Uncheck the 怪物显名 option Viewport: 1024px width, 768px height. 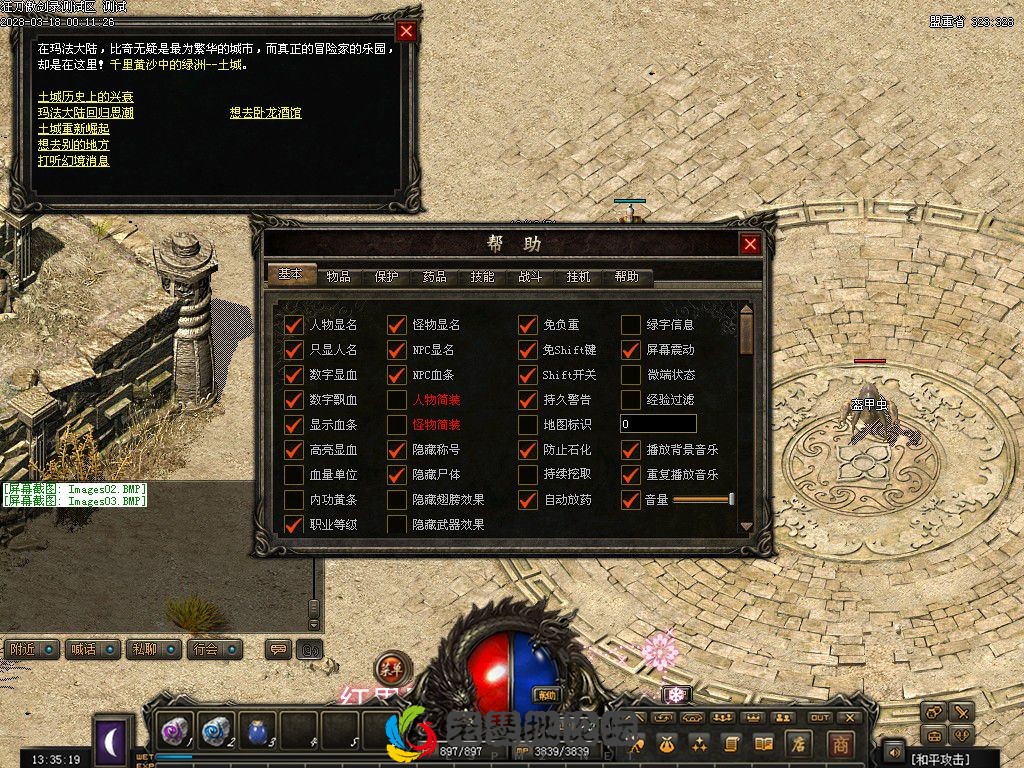397,325
